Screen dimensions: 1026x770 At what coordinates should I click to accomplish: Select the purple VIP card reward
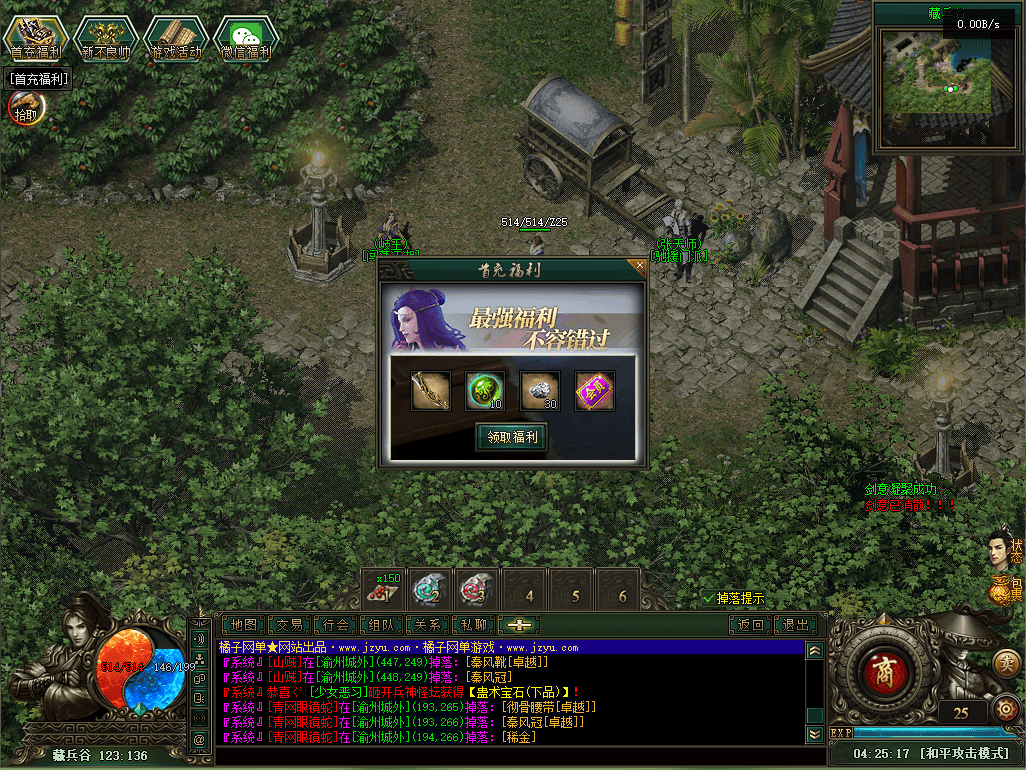595,391
